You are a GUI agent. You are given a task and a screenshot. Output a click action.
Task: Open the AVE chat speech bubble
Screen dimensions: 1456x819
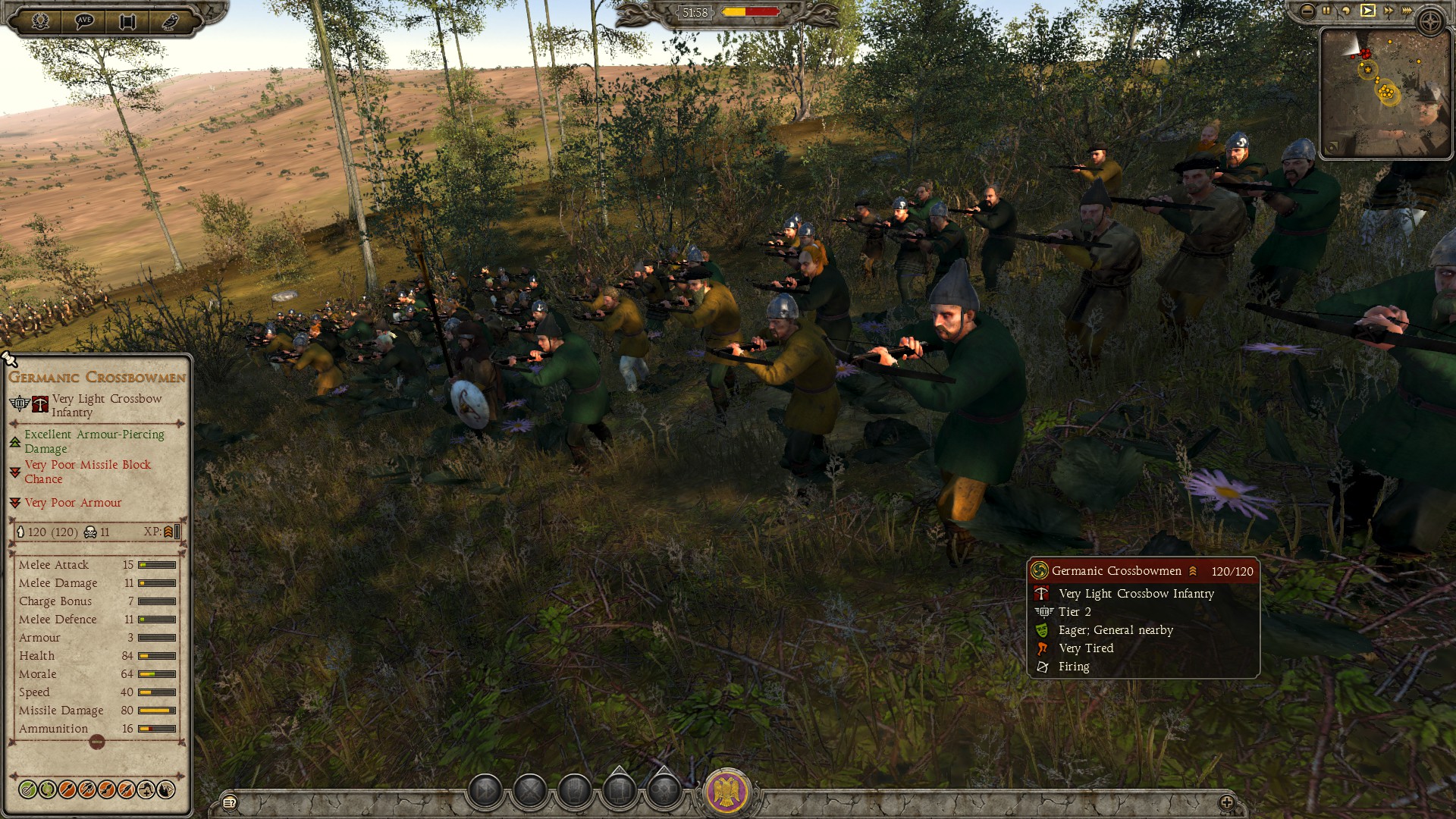tap(84, 20)
